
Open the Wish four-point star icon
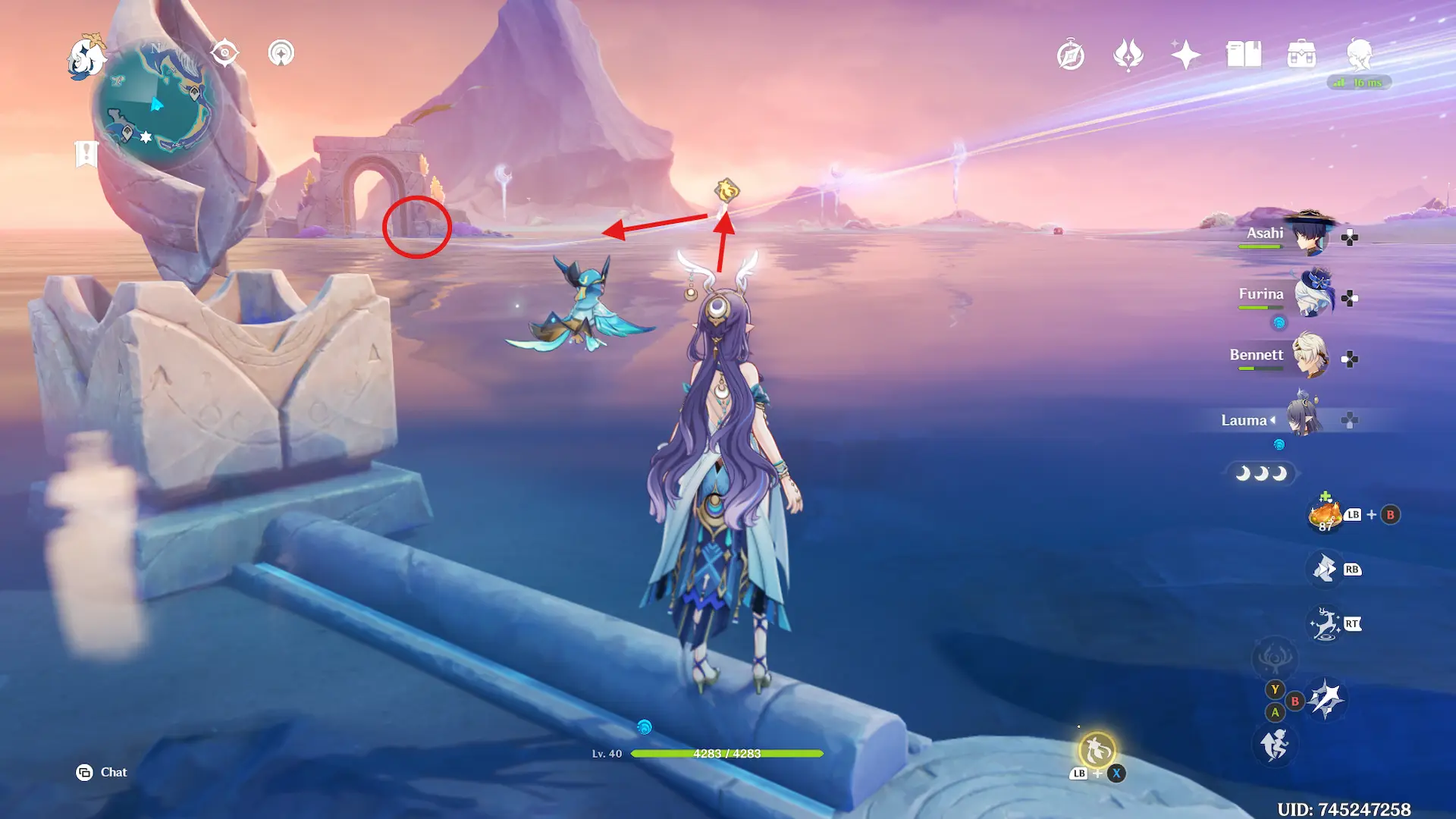1185,55
